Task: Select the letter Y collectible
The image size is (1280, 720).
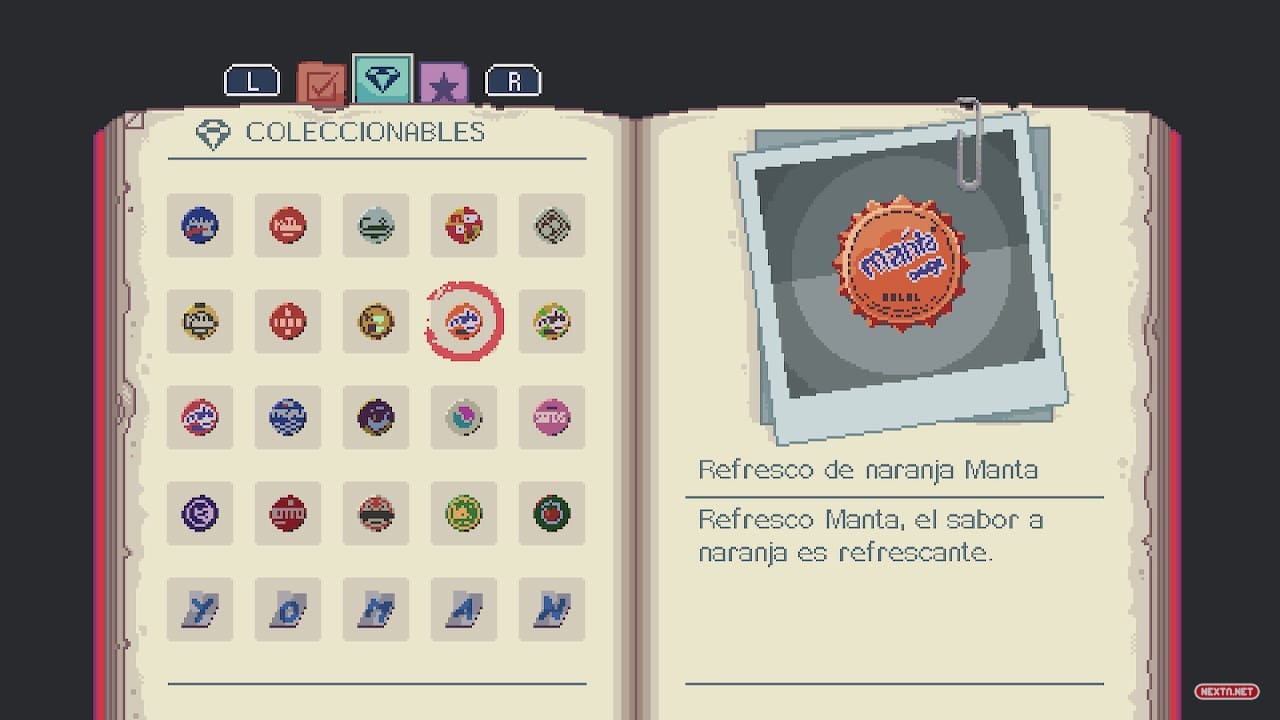Action: tap(200, 609)
